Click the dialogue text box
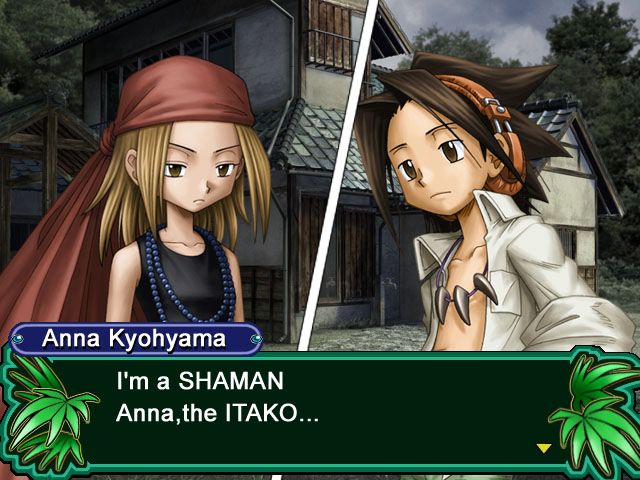The width and height of the screenshot is (640, 480). (x=320, y=412)
